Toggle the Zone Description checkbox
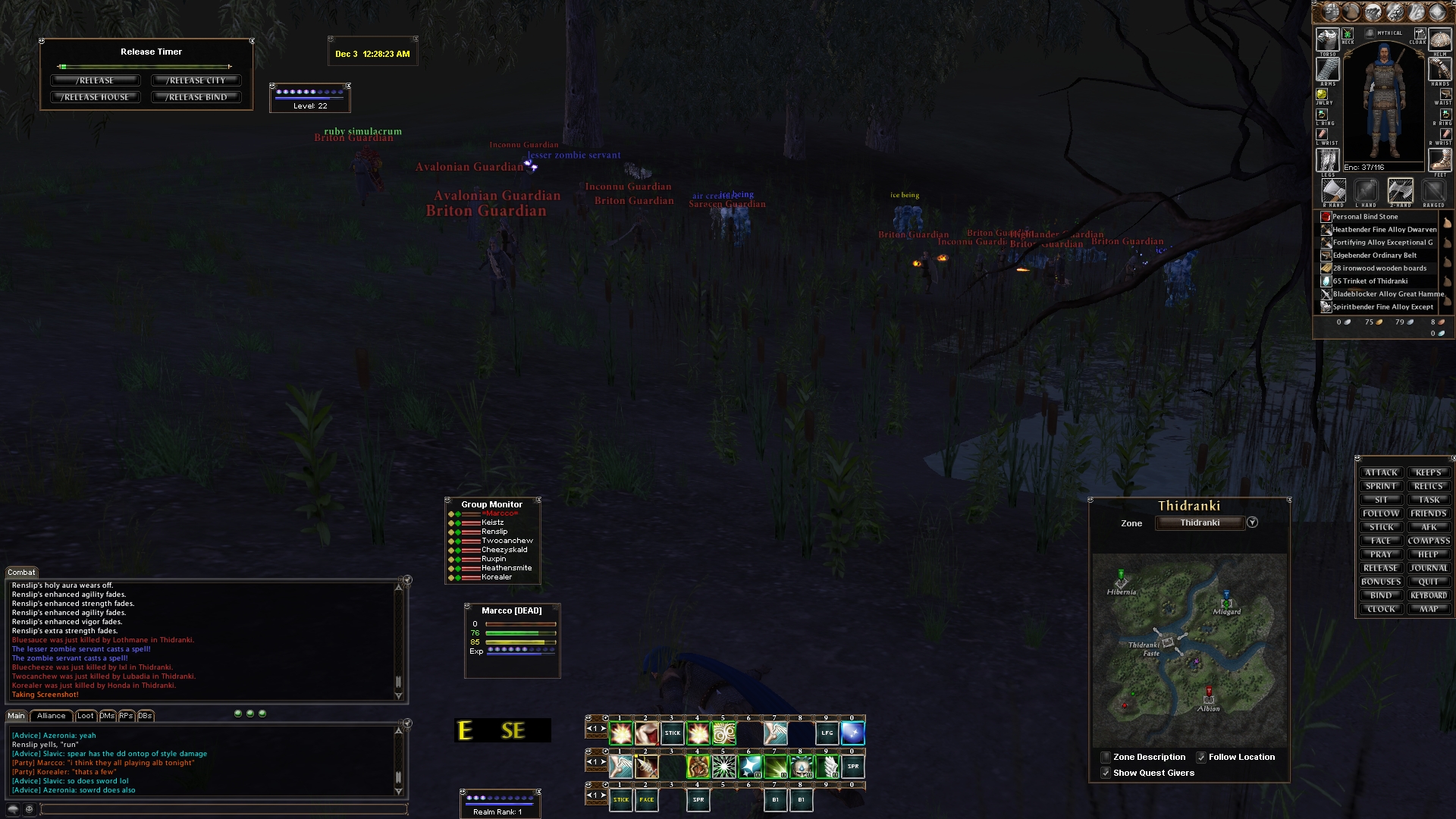 click(1106, 757)
